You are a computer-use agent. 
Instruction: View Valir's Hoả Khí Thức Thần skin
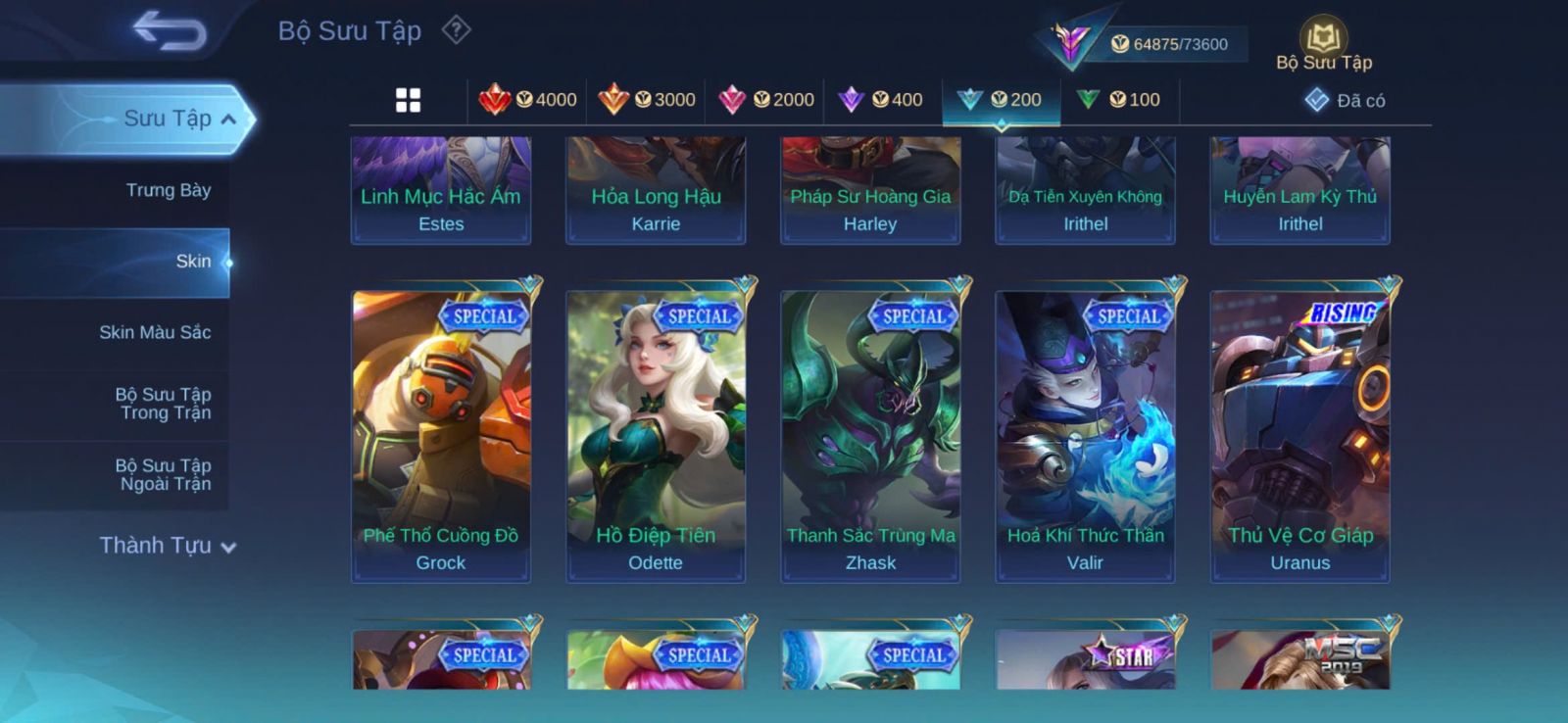click(1085, 436)
